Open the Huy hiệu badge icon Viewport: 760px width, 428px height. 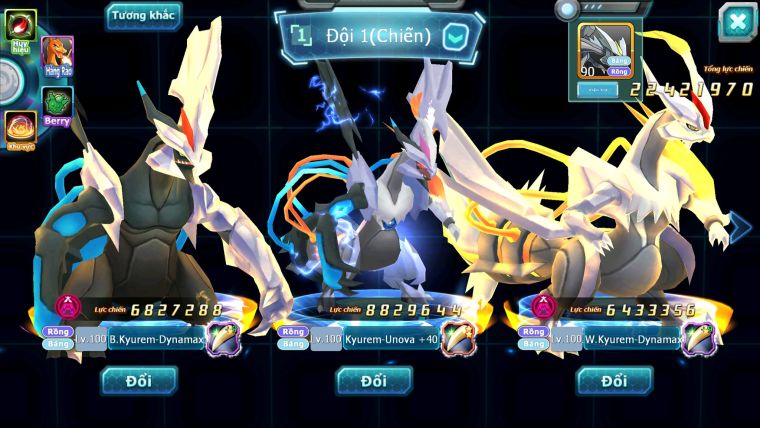(x=21, y=26)
